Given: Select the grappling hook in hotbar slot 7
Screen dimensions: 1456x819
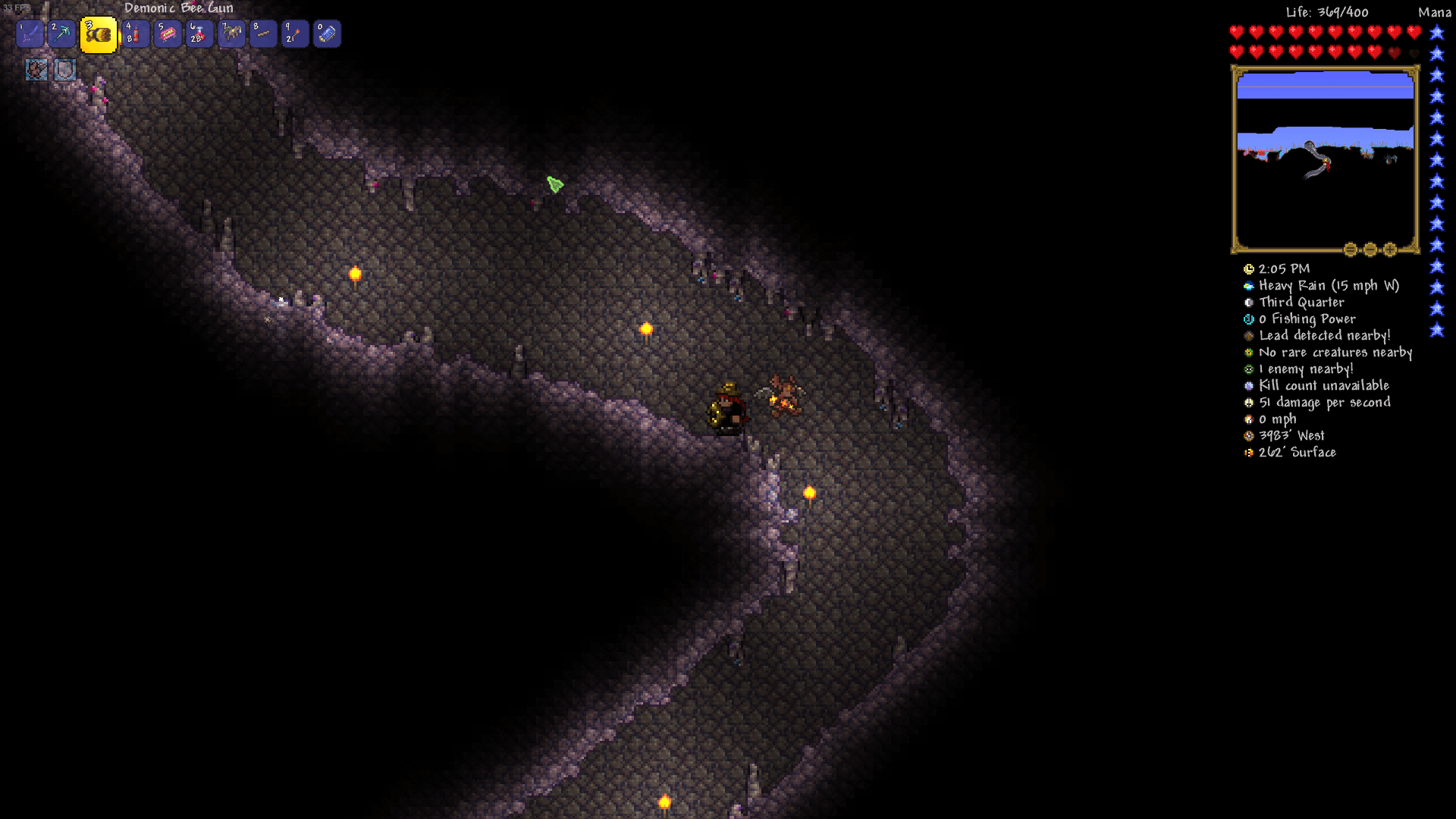Looking at the screenshot, I should click(x=231, y=33).
